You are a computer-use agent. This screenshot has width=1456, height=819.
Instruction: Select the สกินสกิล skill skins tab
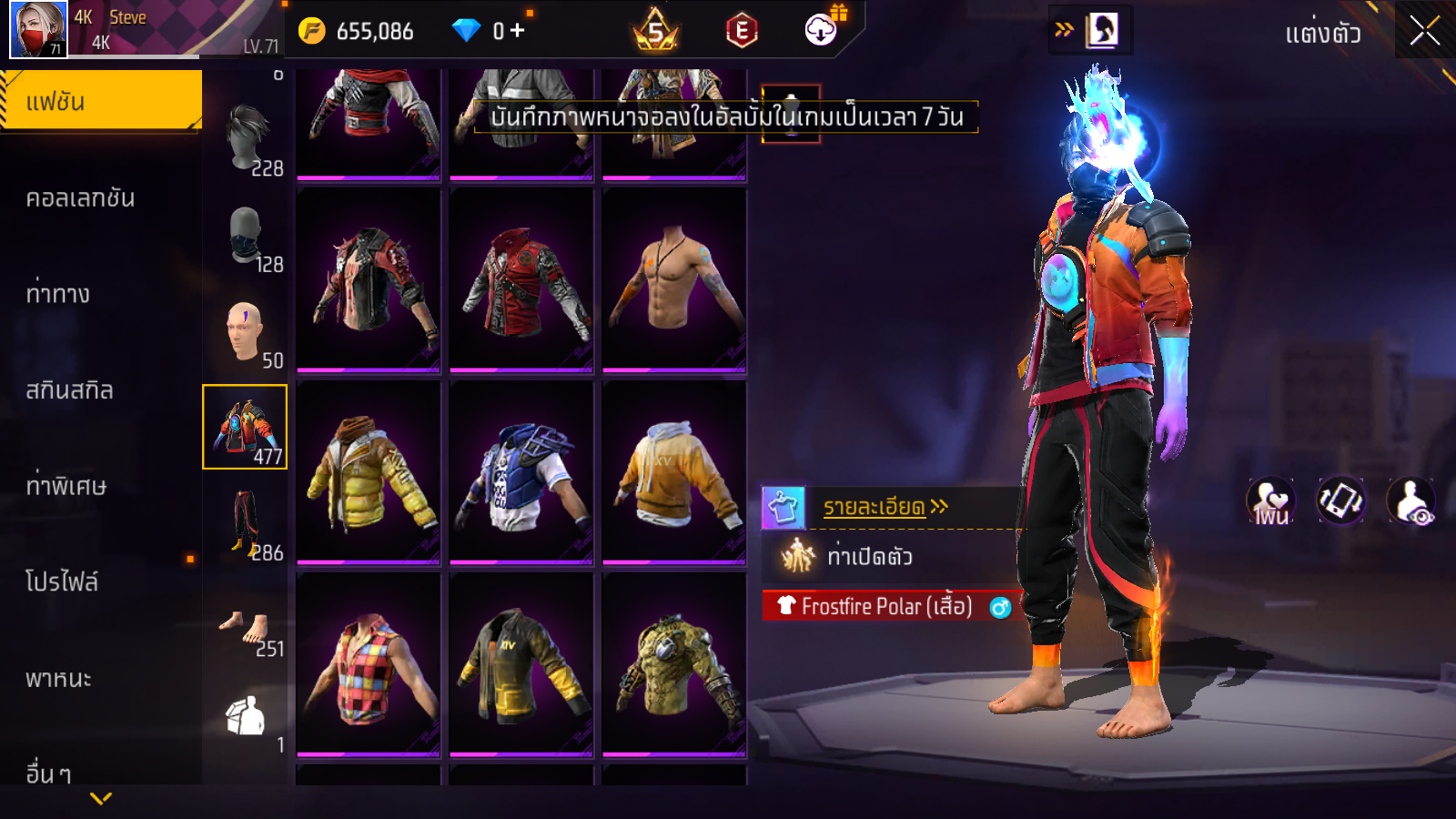point(69,390)
